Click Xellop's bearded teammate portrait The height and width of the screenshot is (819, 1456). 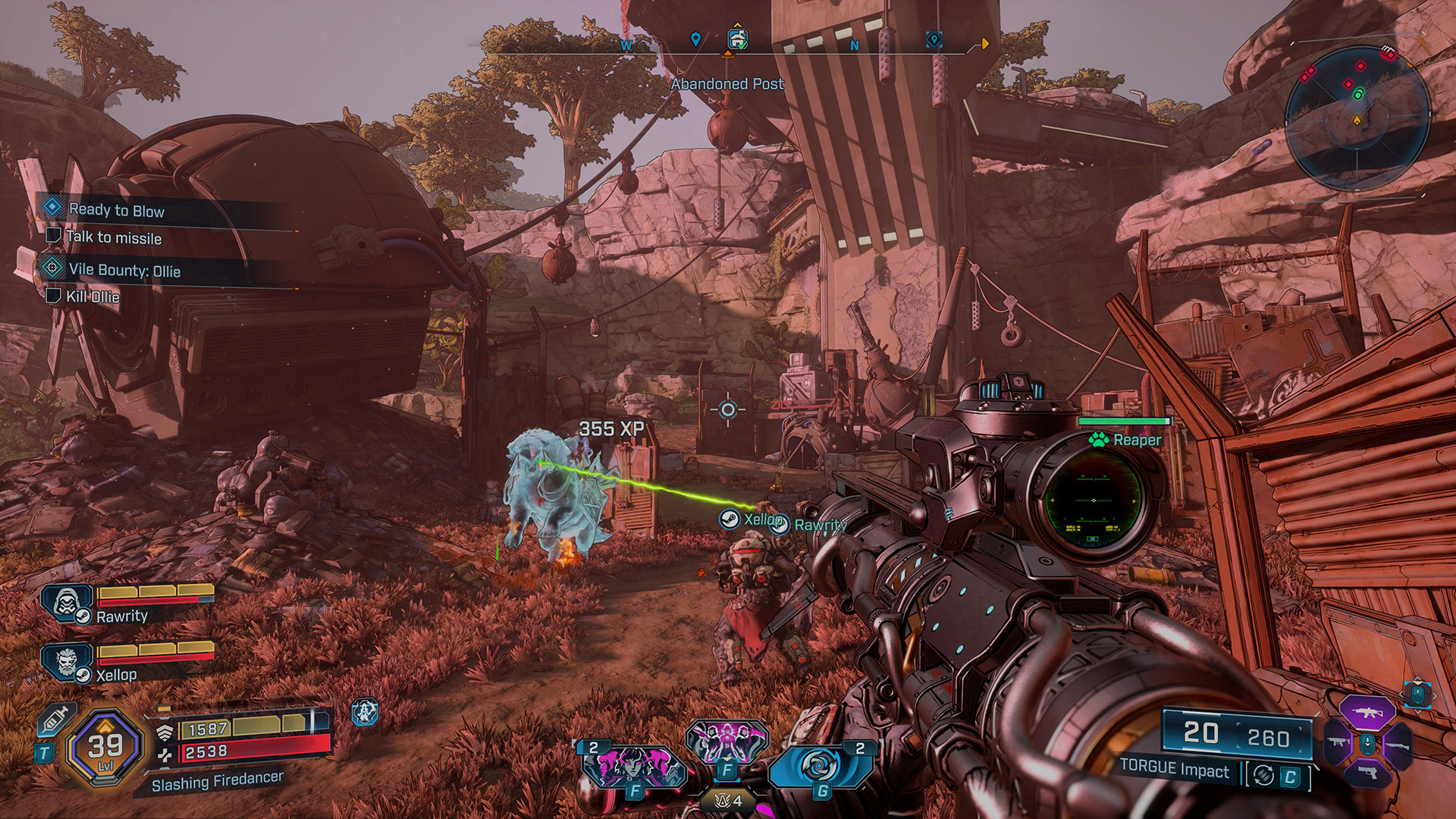(67, 661)
